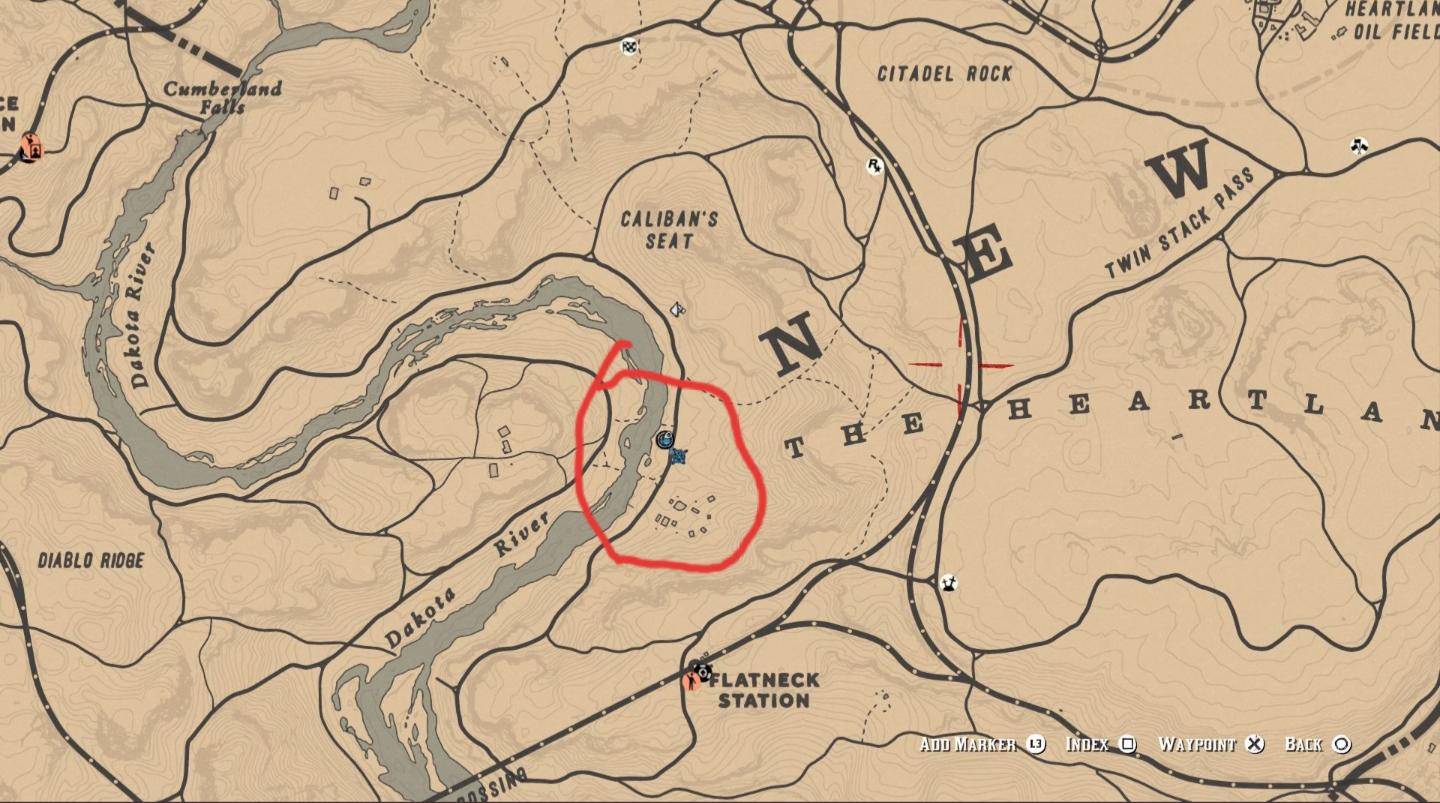Click the Flatneck Station train marker
Viewport: 1440px width, 803px height.
700,670
